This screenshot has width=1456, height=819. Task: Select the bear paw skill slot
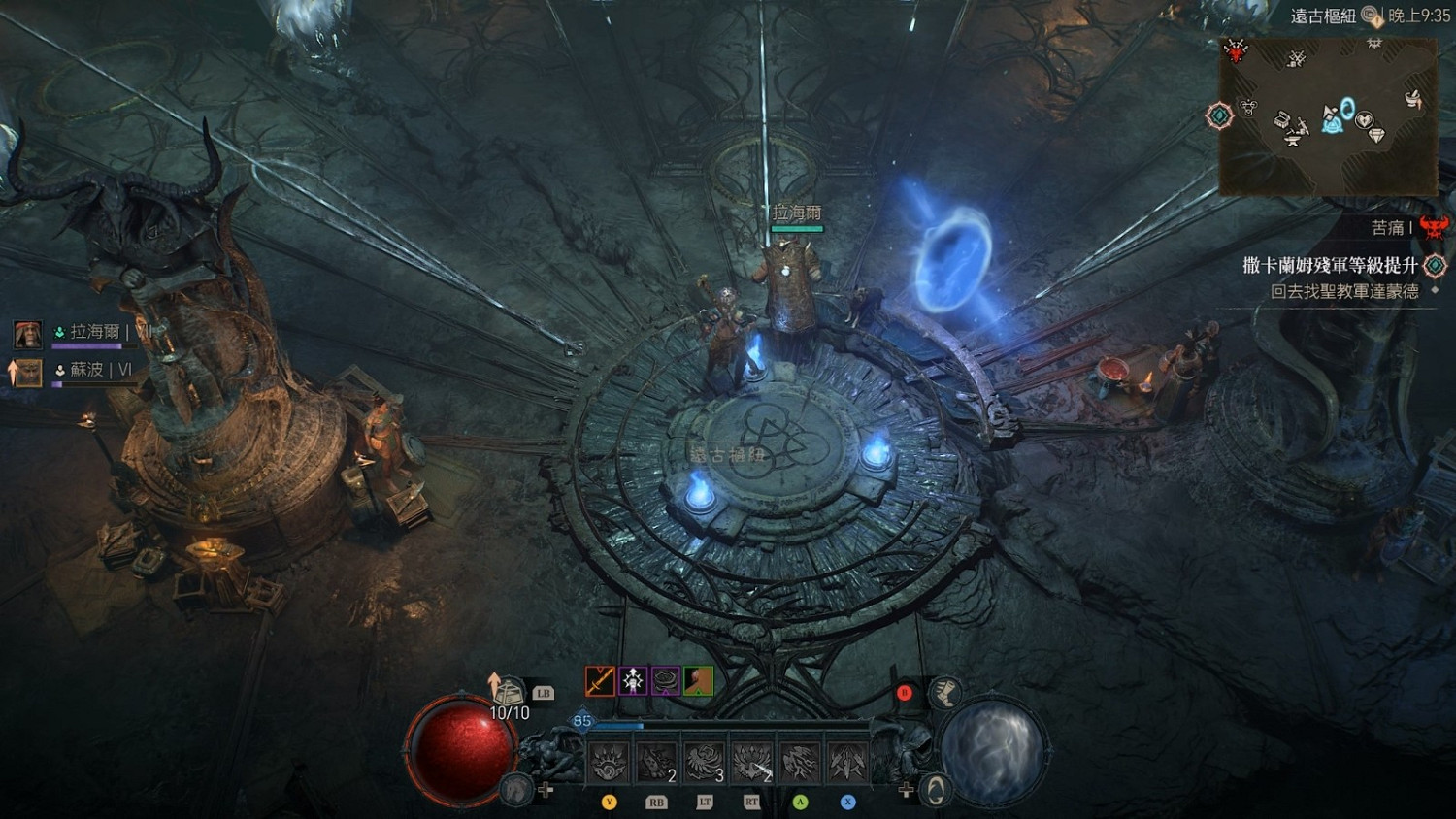coord(610,762)
